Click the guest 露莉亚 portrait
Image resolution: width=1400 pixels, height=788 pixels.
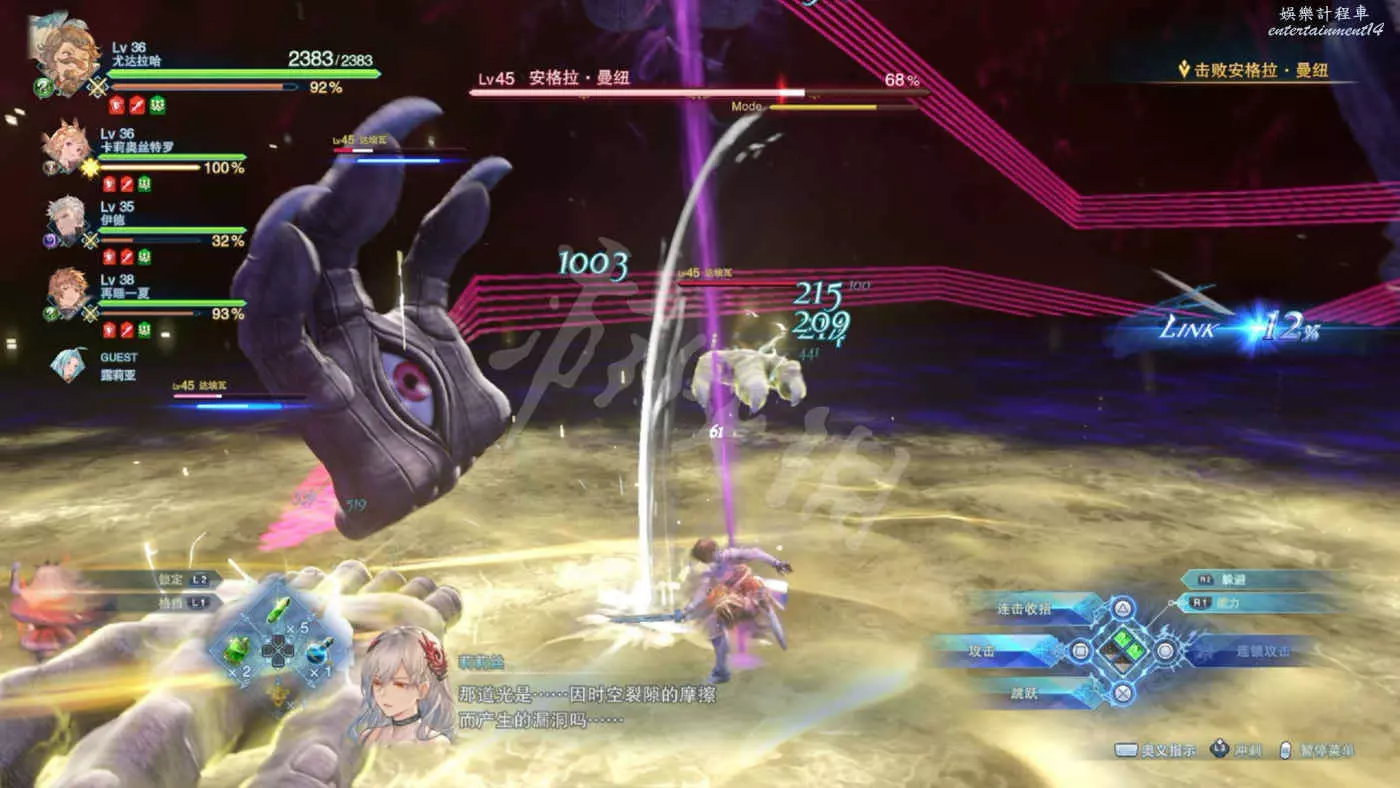click(68, 364)
